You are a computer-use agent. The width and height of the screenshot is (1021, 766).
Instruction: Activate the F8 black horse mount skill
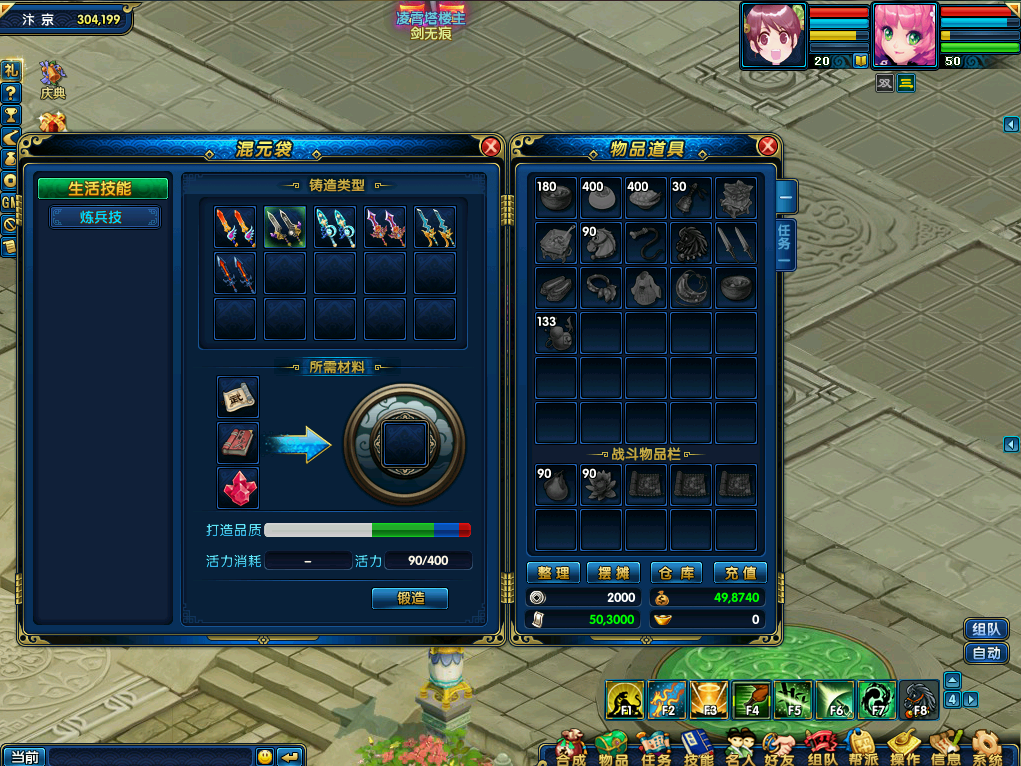(x=919, y=700)
